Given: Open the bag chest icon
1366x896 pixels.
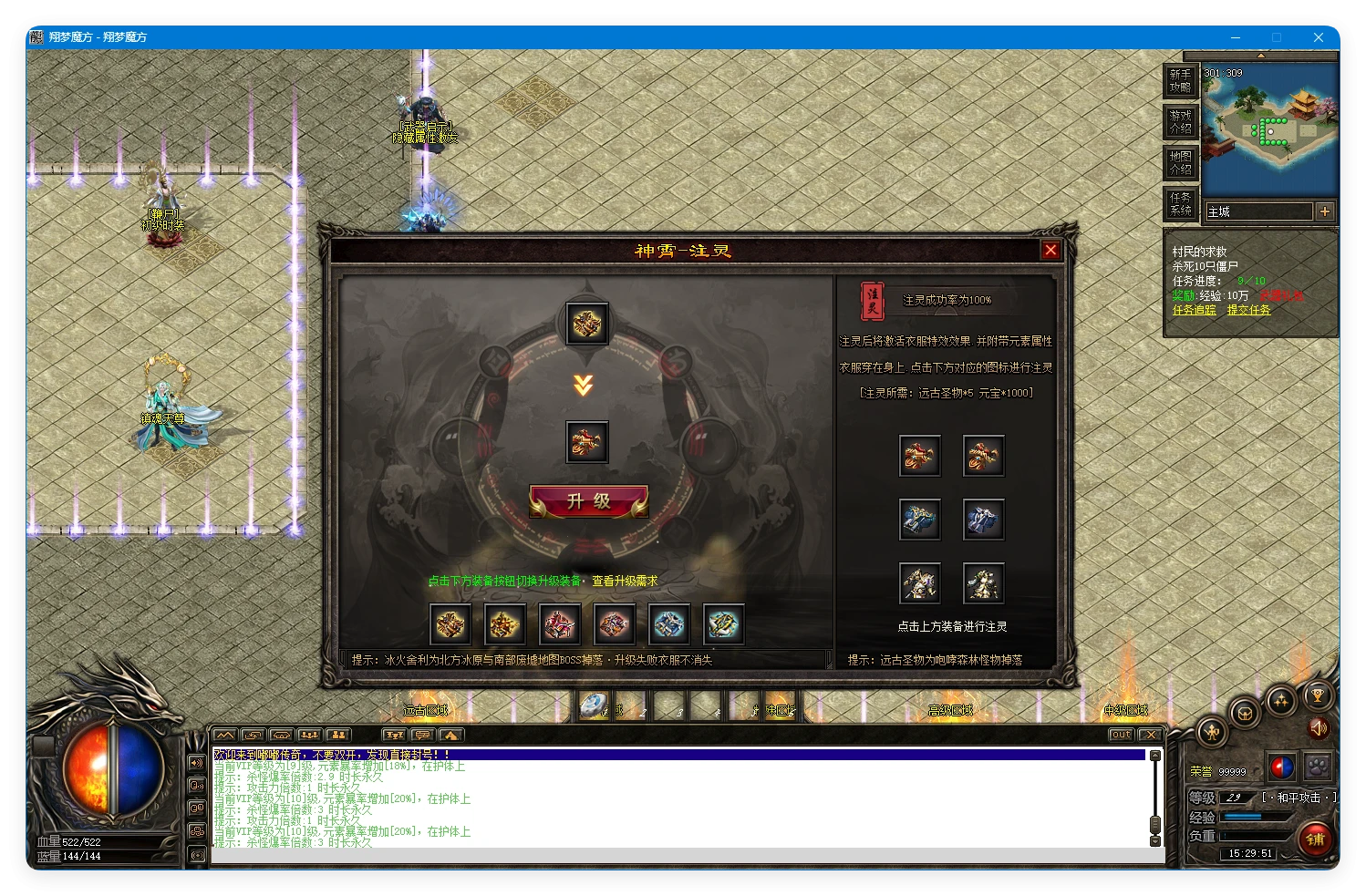Looking at the screenshot, I should pyautogui.click(x=1246, y=713).
